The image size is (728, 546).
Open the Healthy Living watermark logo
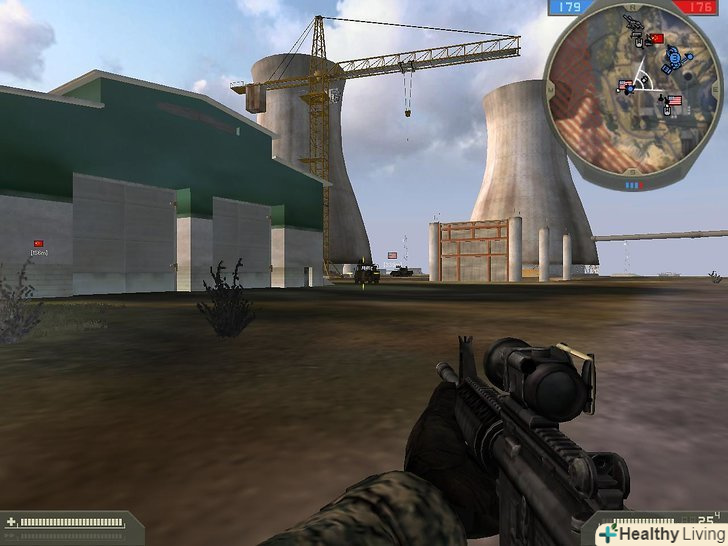coord(661,534)
